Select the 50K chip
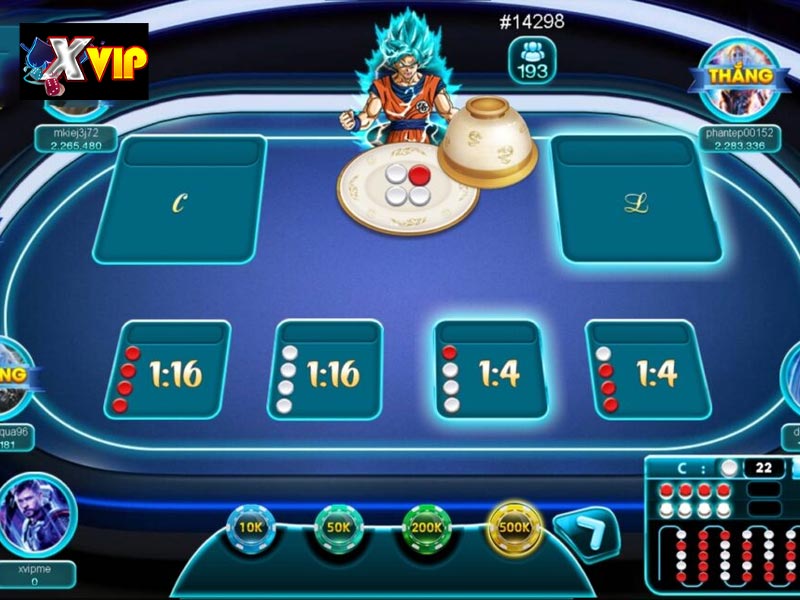This screenshot has width=800, height=600. [338, 527]
